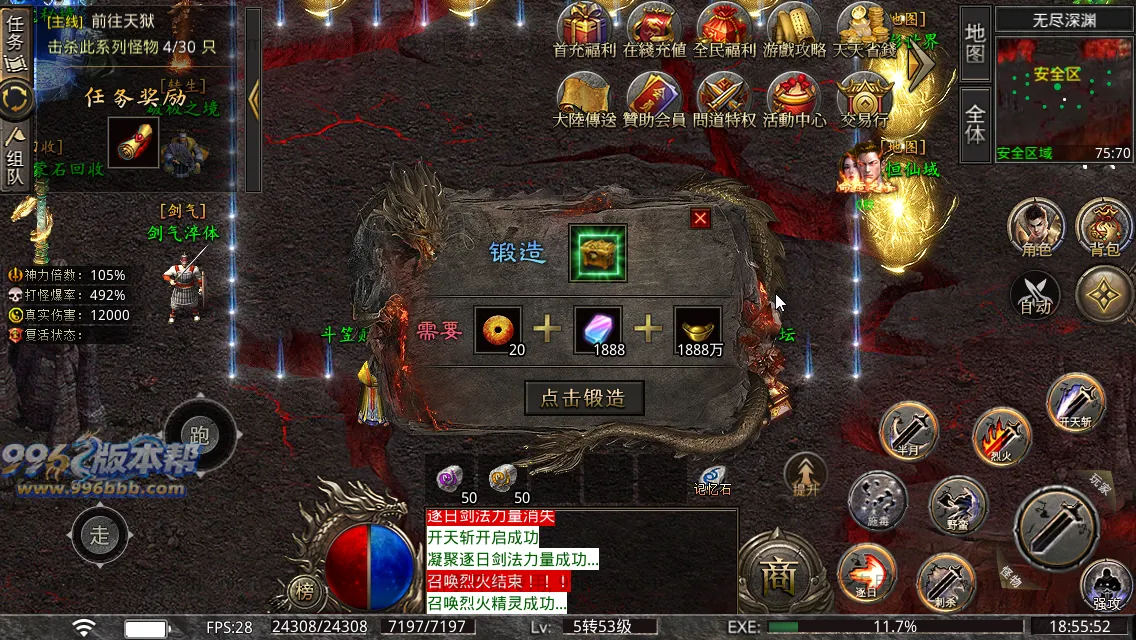Open the 无尽深渊 minimap

(1064, 98)
